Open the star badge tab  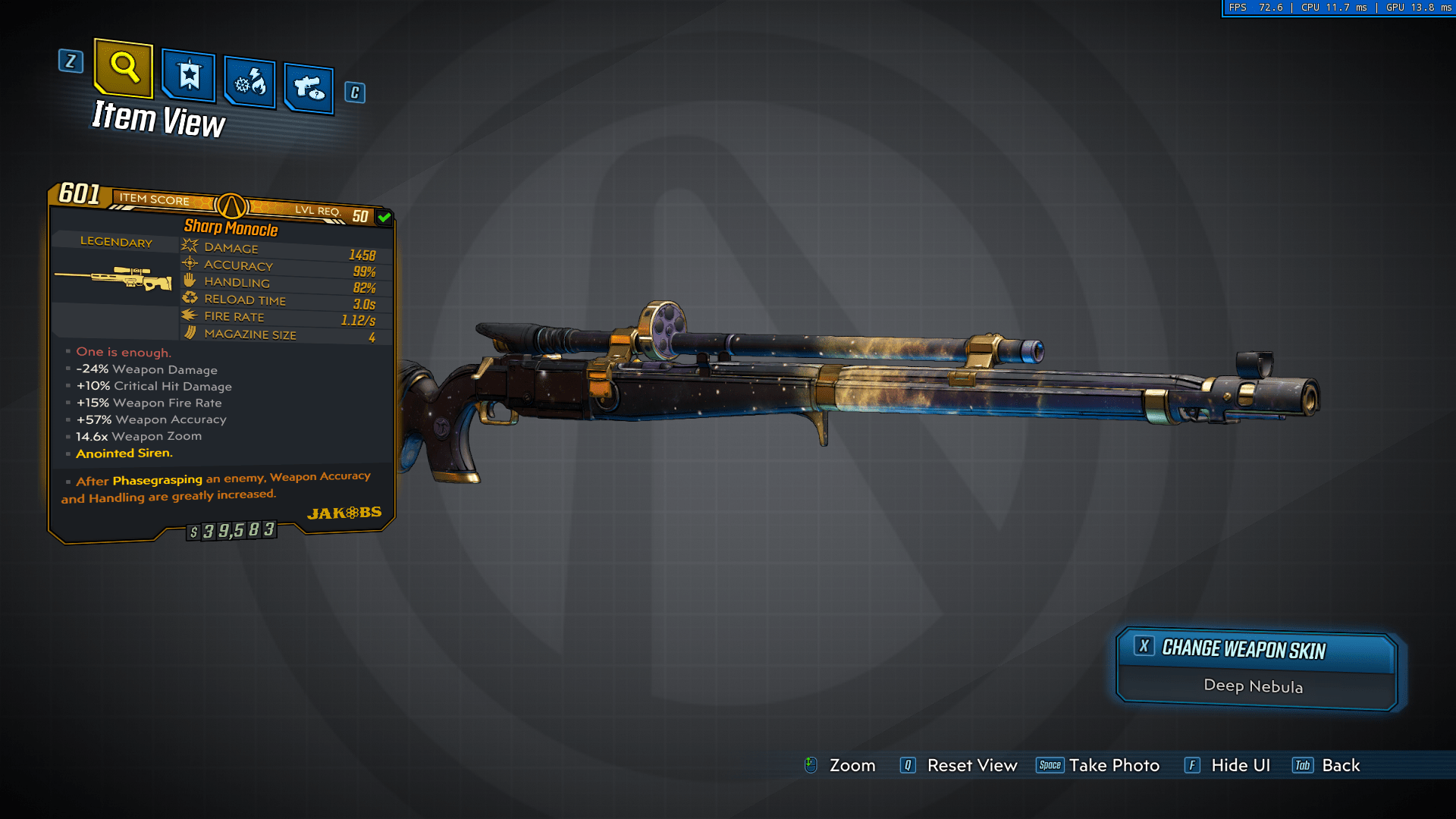[187, 76]
